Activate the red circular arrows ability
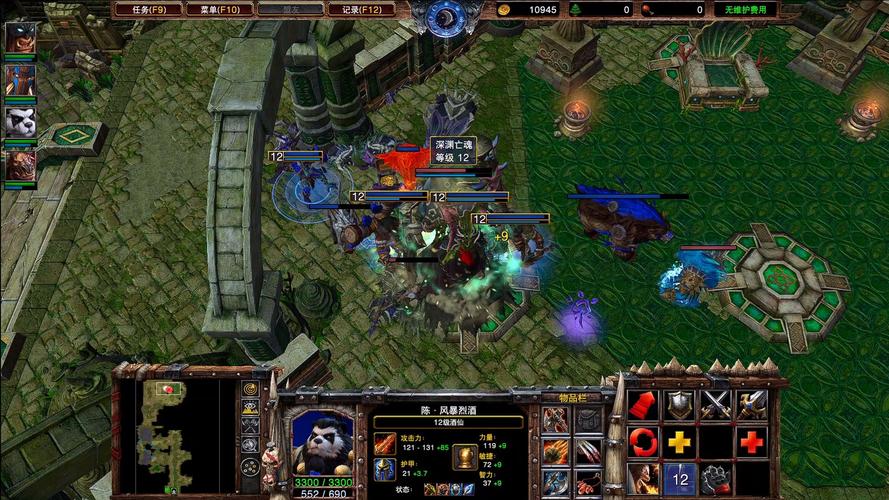Viewport: 889px width, 500px height. point(643,441)
